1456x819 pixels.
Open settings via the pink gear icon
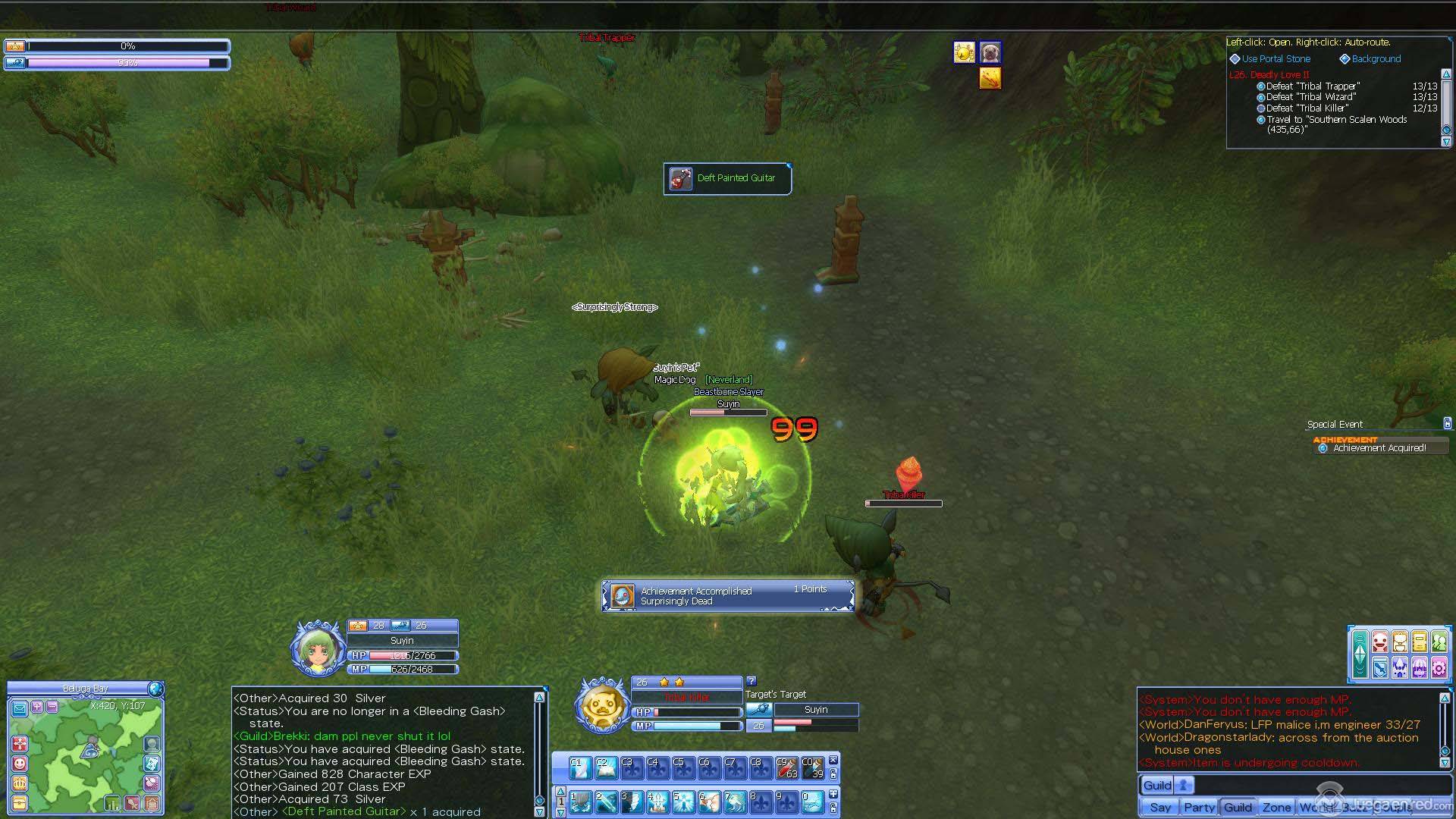click(x=1439, y=667)
